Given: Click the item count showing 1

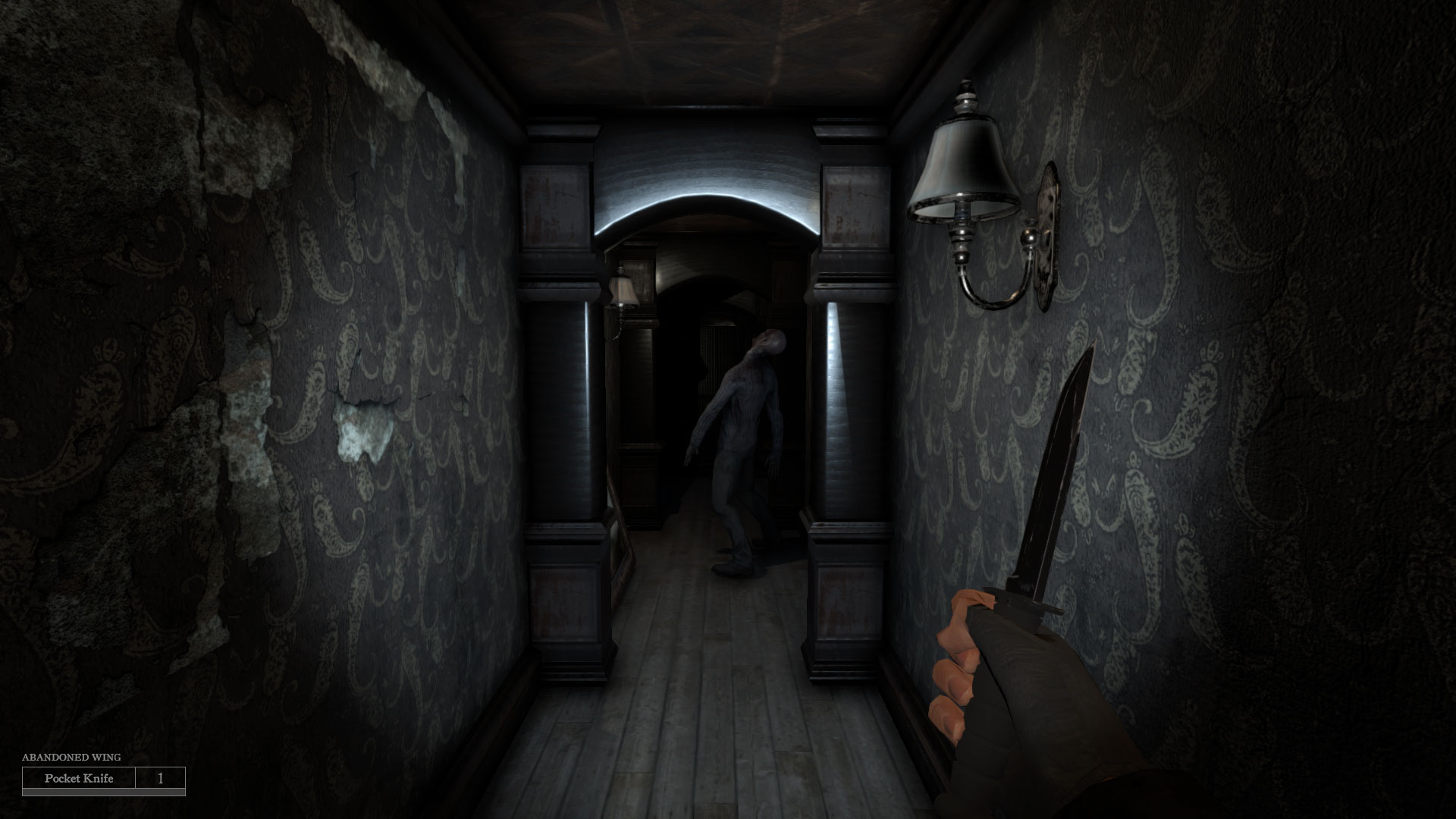Looking at the screenshot, I should [x=160, y=779].
